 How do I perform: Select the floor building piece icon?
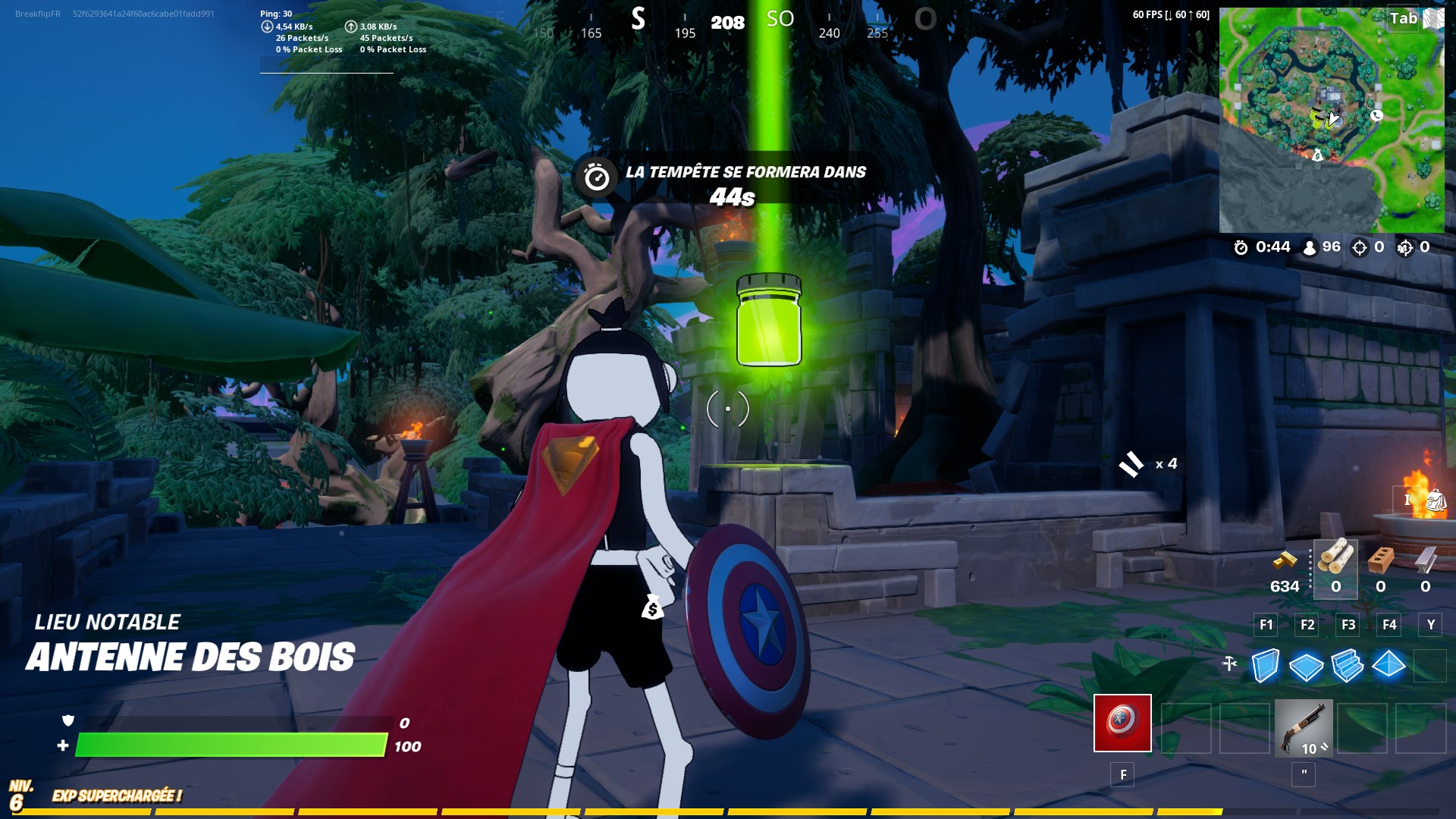click(x=1306, y=666)
